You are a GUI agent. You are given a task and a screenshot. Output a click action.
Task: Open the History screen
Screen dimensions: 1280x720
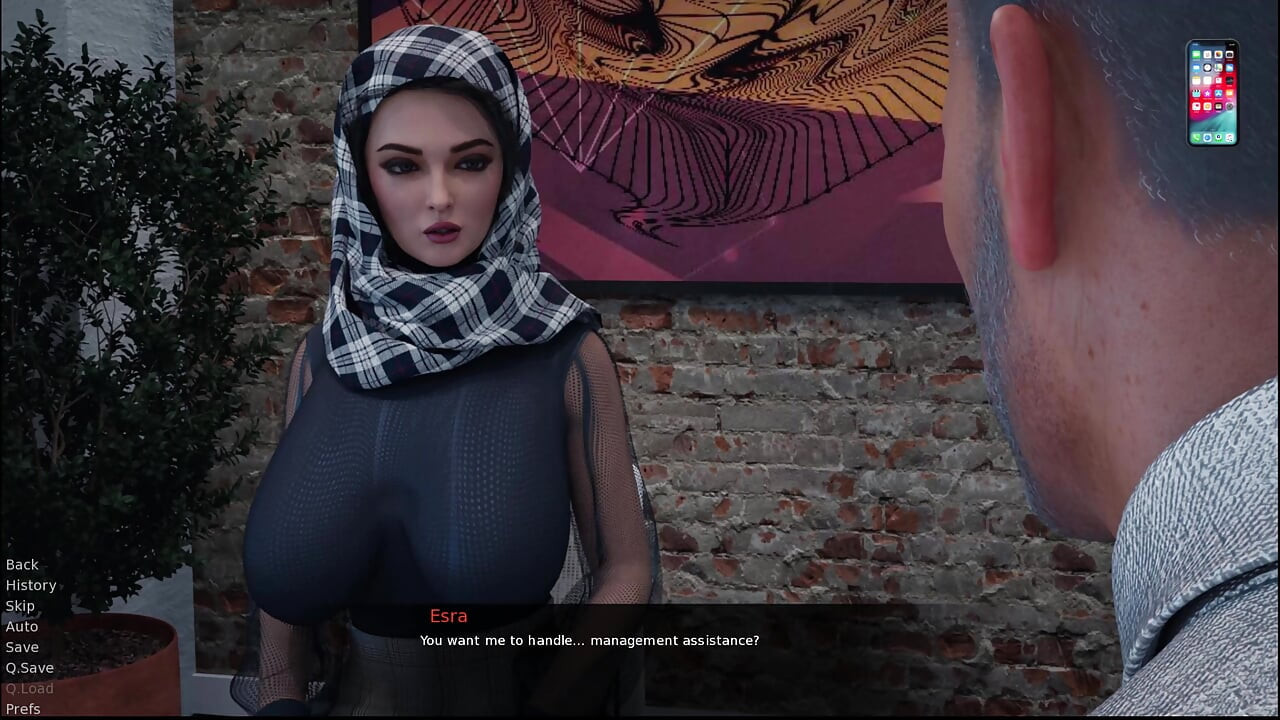[31, 585]
